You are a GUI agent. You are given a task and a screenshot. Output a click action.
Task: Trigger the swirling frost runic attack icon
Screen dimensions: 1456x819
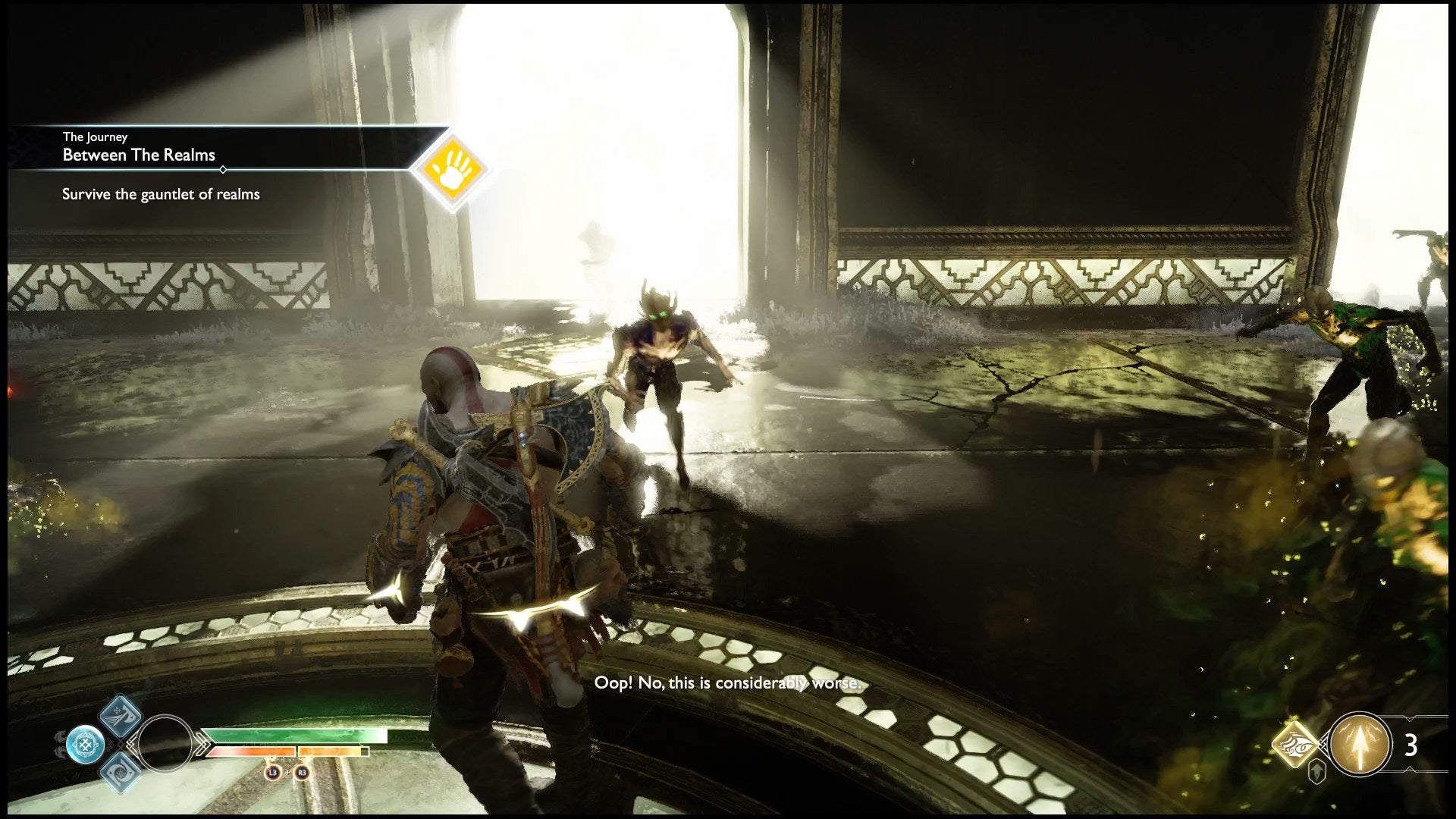coord(120,770)
